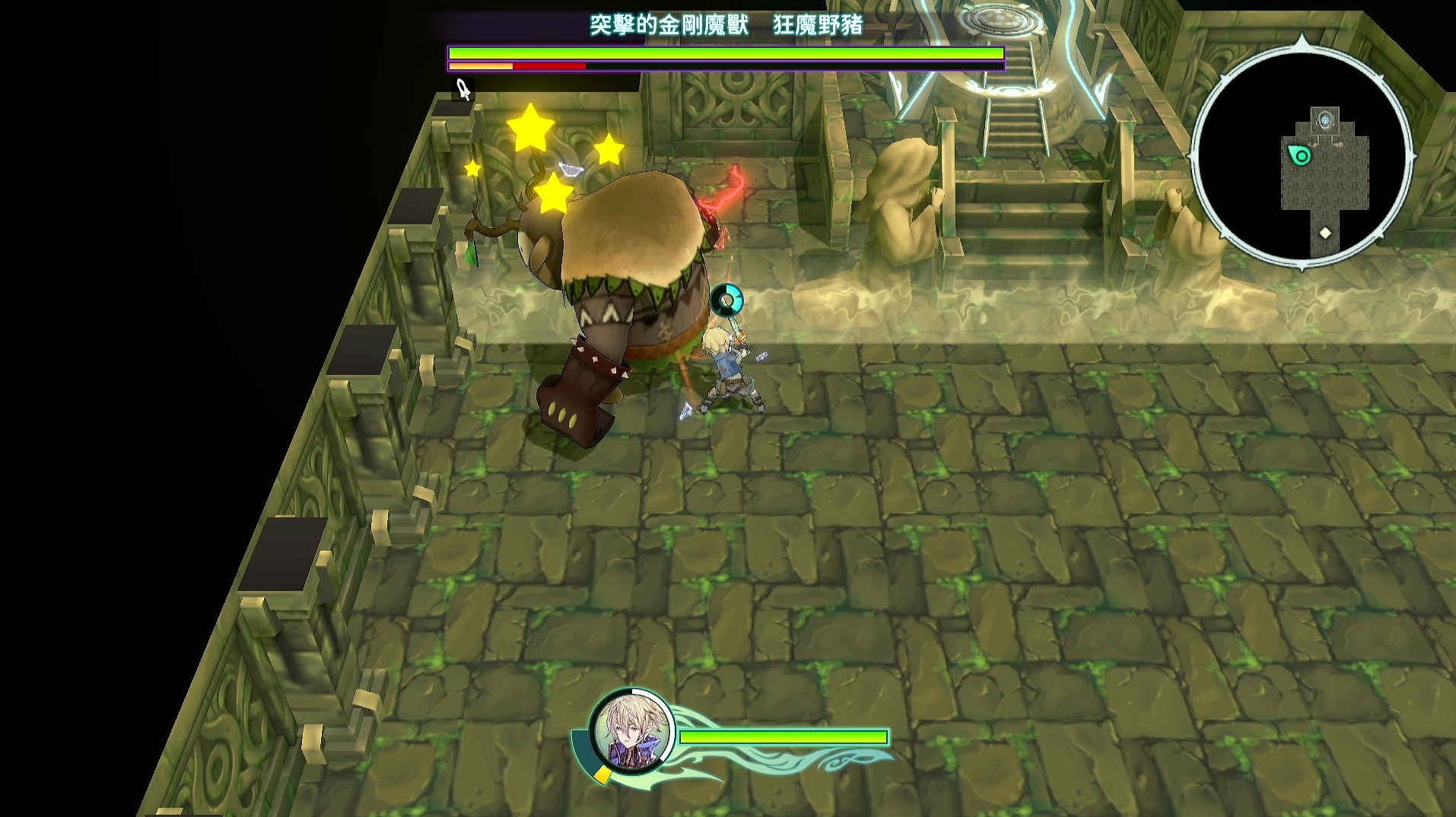This screenshot has width=1456, height=817.
Task: Click the circular dungeon minimap
Action: (1302, 157)
